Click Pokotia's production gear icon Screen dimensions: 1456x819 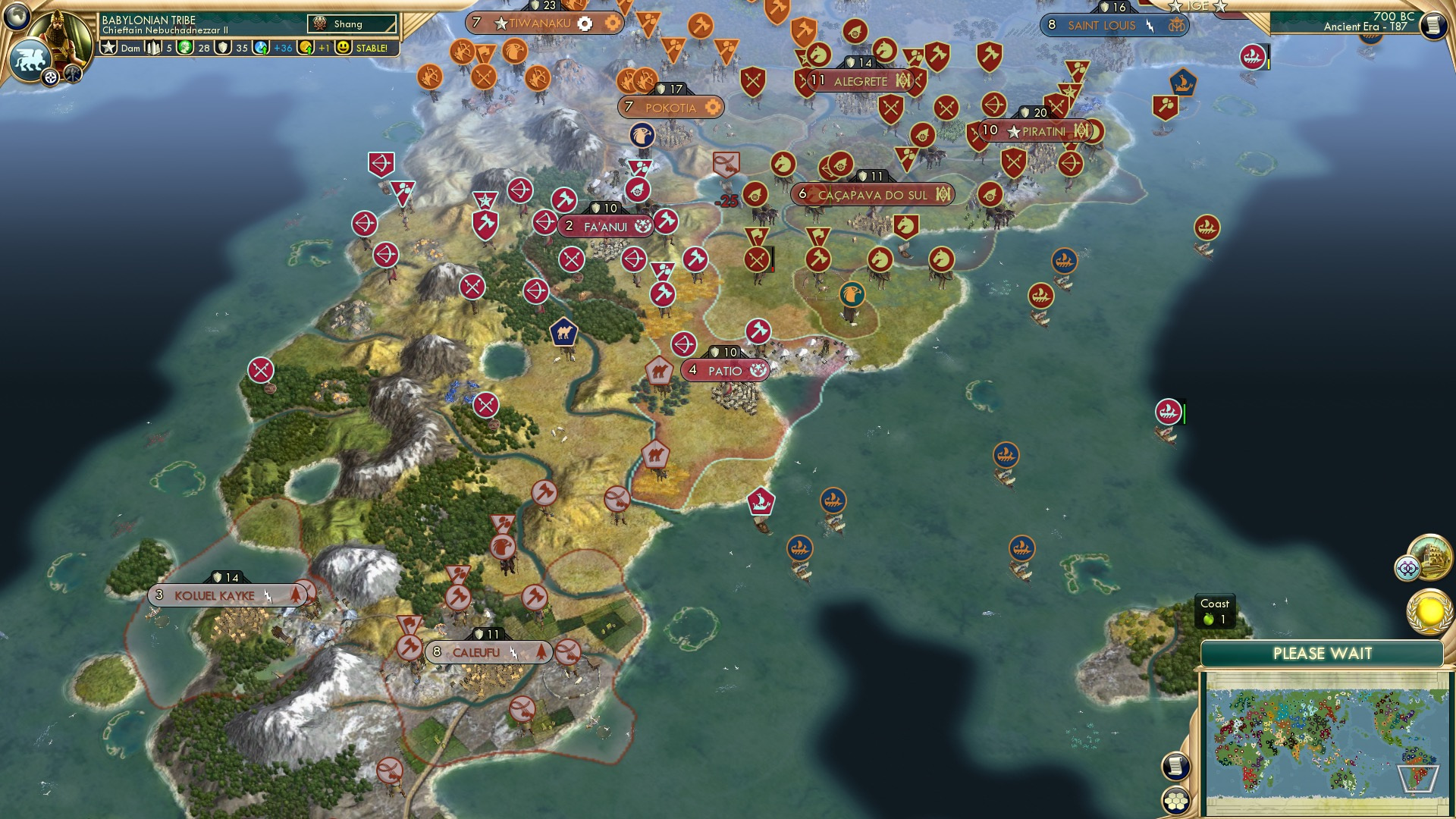711,108
